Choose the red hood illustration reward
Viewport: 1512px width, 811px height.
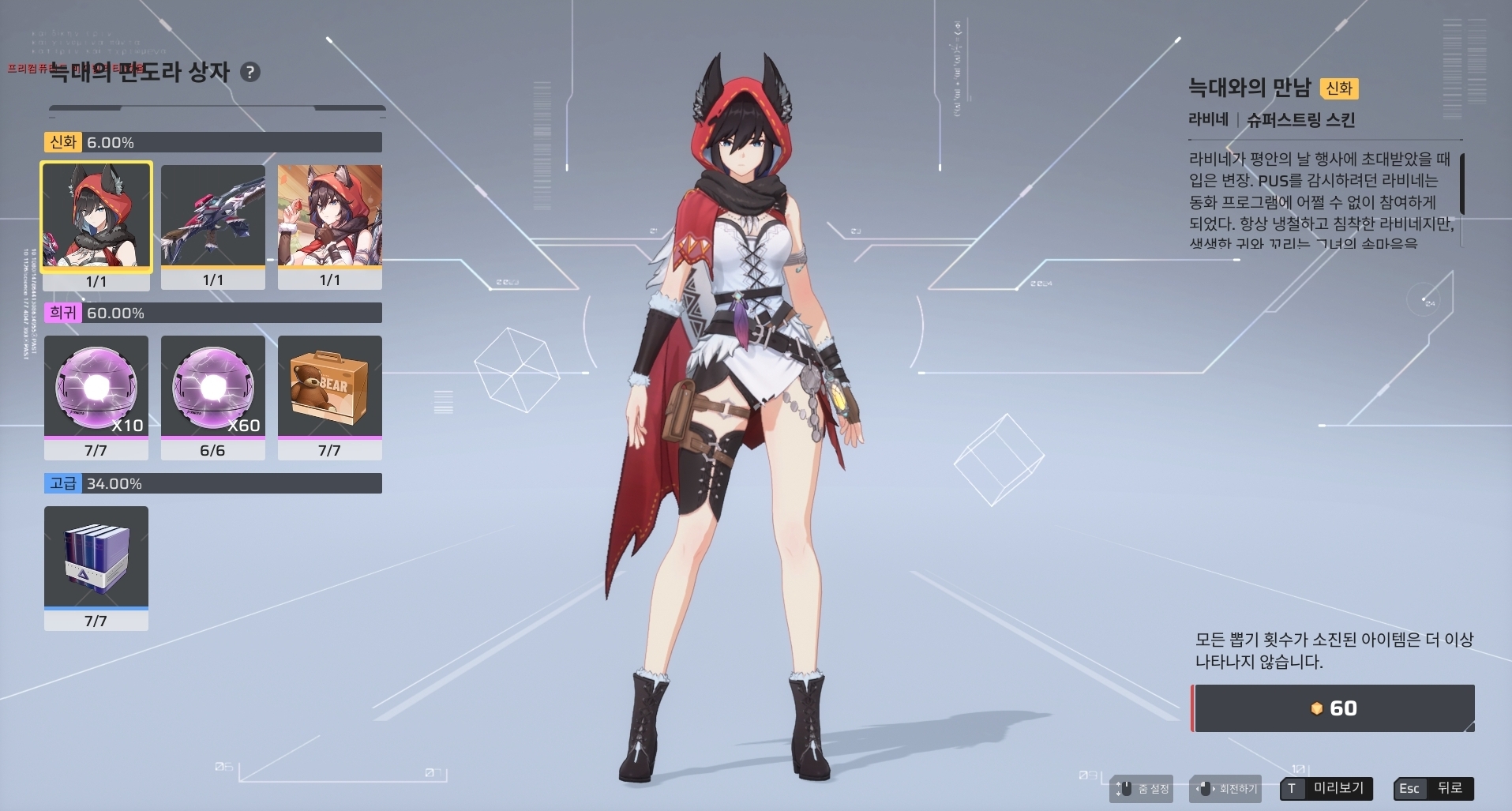point(330,216)
